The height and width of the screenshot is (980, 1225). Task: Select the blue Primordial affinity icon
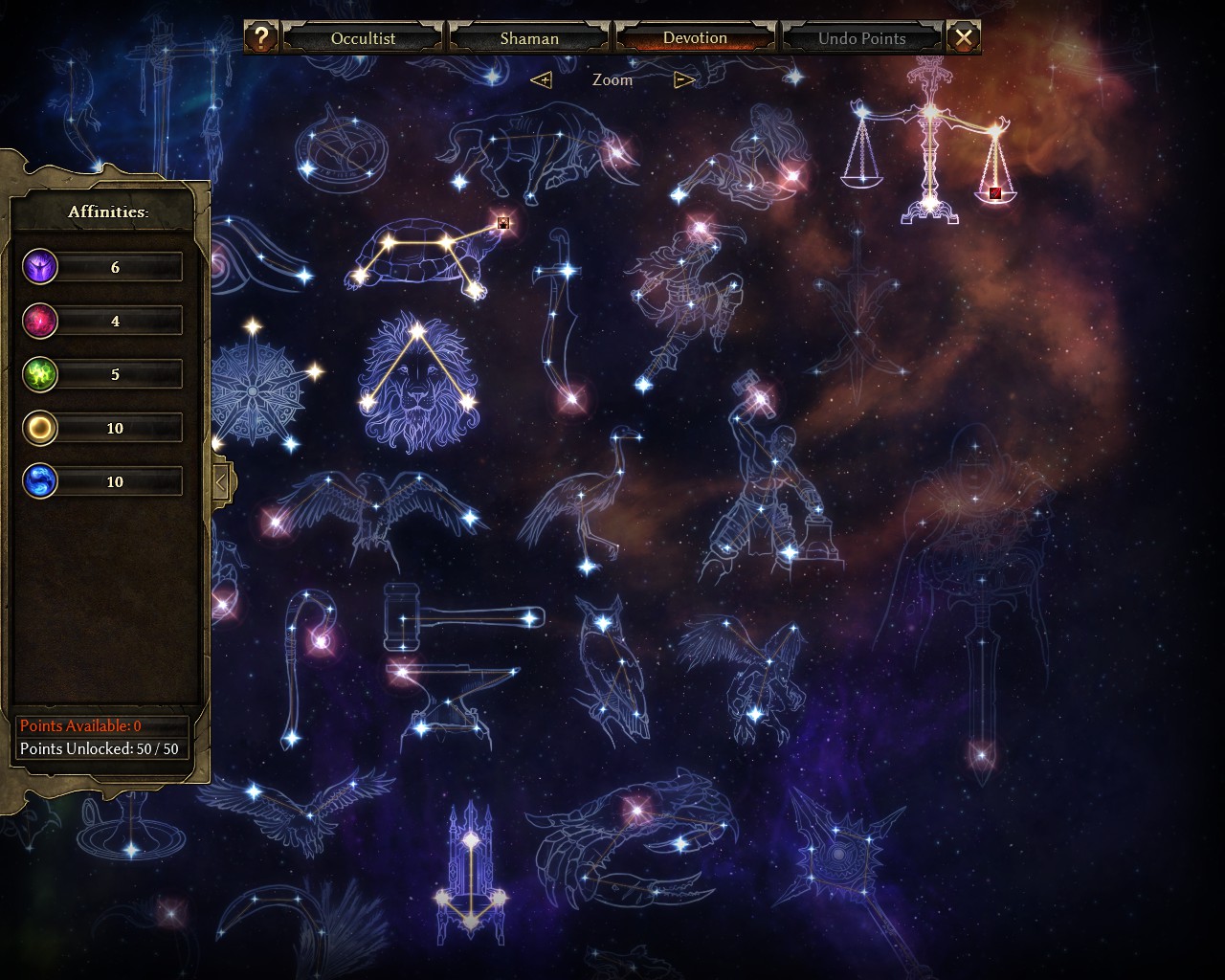click(x=40, y=481)
